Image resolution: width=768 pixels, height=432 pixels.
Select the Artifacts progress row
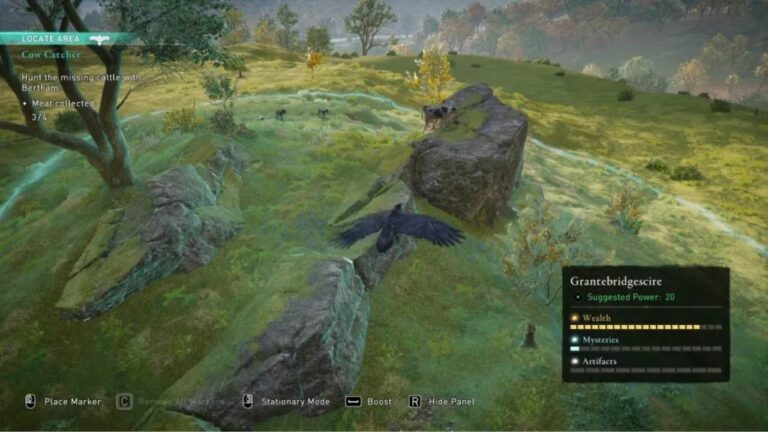[x=645, y=365]
